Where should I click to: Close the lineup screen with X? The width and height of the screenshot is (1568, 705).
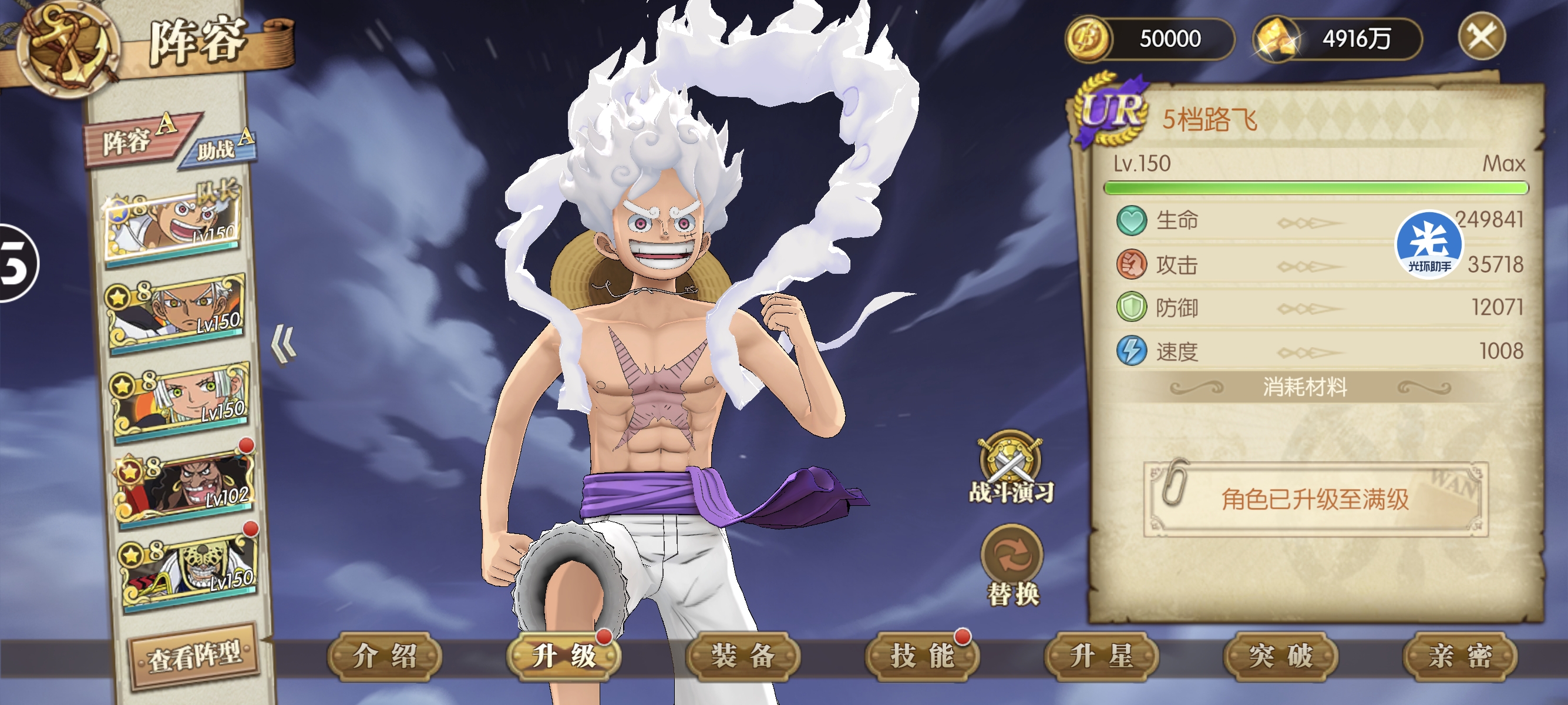pyautogui.click(x=1481, y=36)
